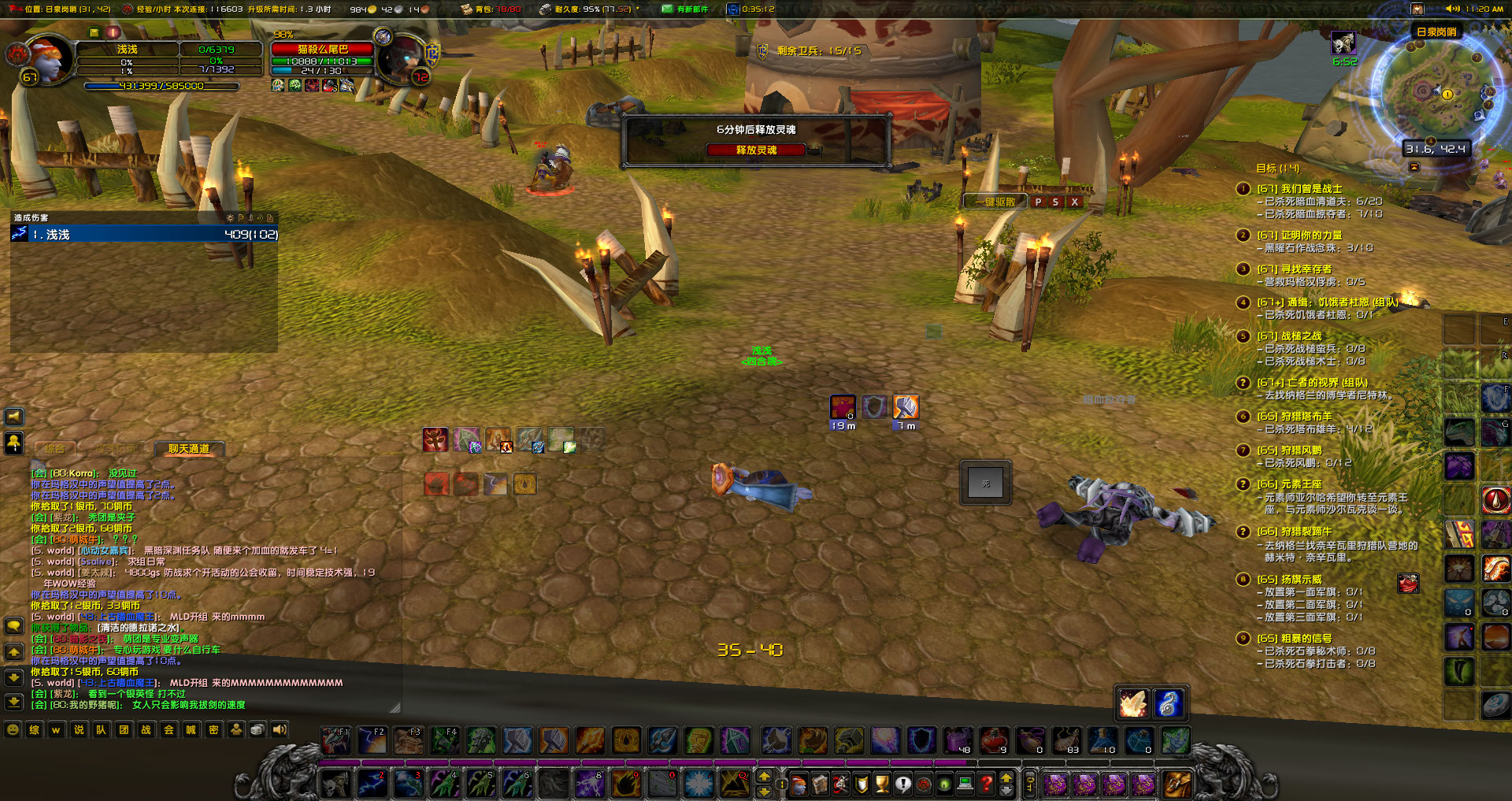Switch to the 聊天通道 chat tab

point(189,449)
